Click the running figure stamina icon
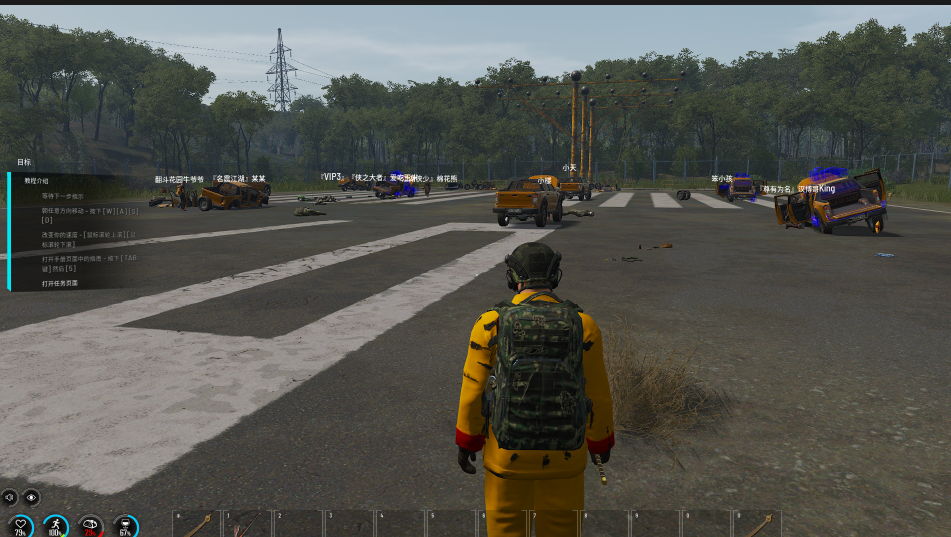951x537 pixels. (56, 525)
